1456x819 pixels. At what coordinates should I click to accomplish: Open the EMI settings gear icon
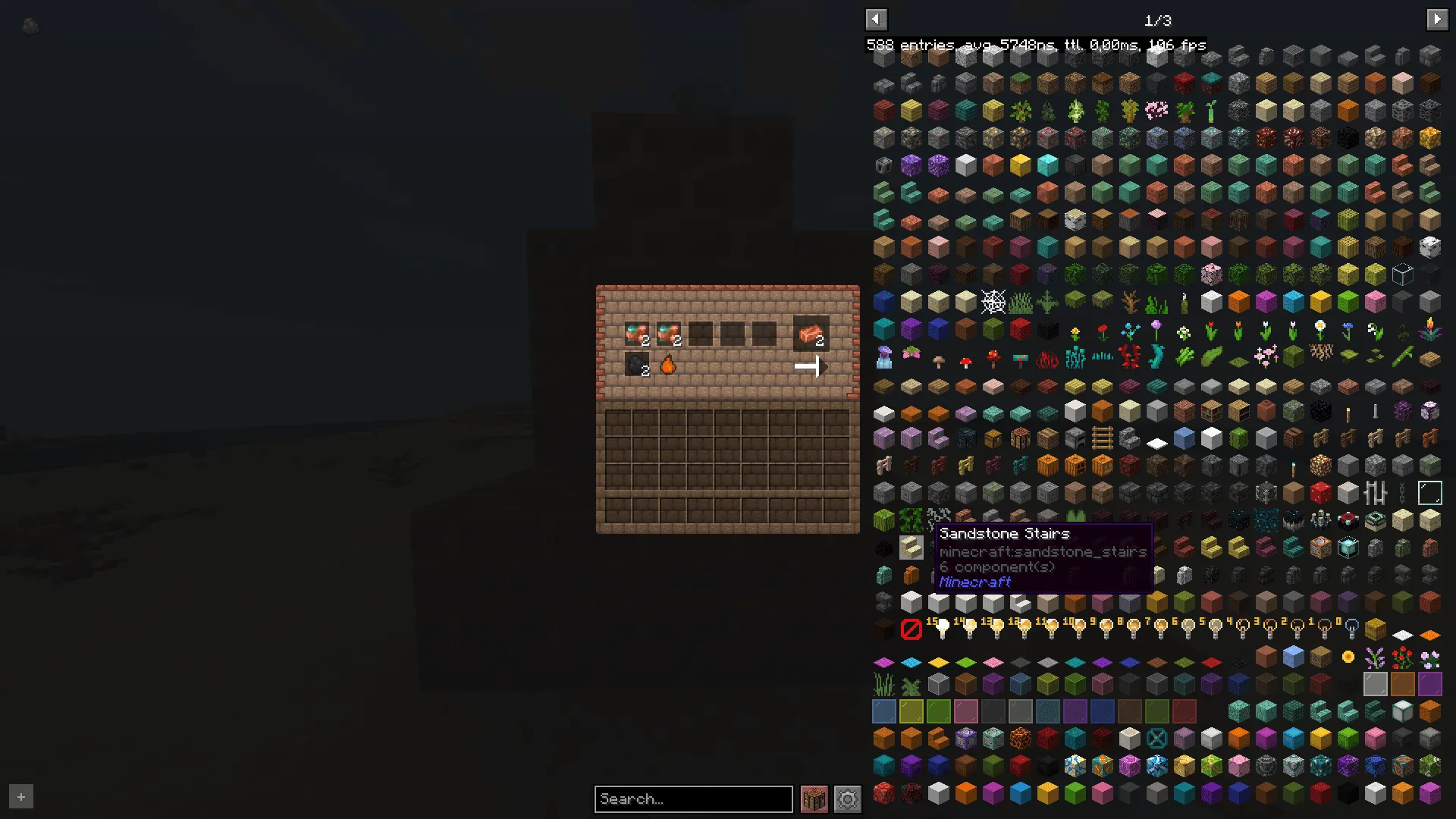click(x=847, y=799)
